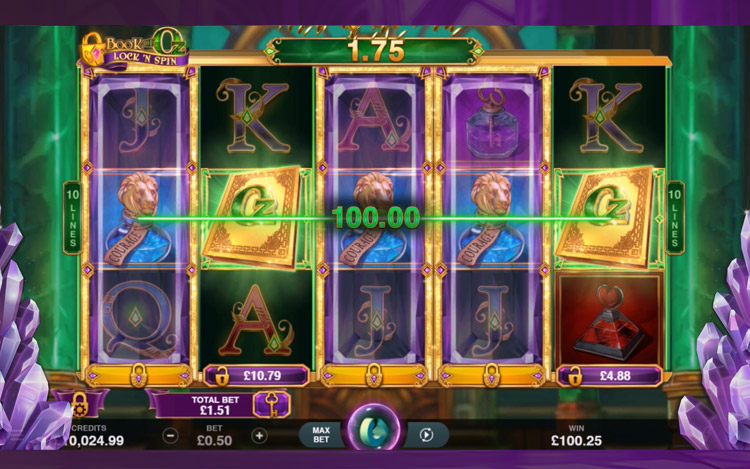Select the MAX BET button
This screenshot has width=750, height=469.
coord(321,435)
